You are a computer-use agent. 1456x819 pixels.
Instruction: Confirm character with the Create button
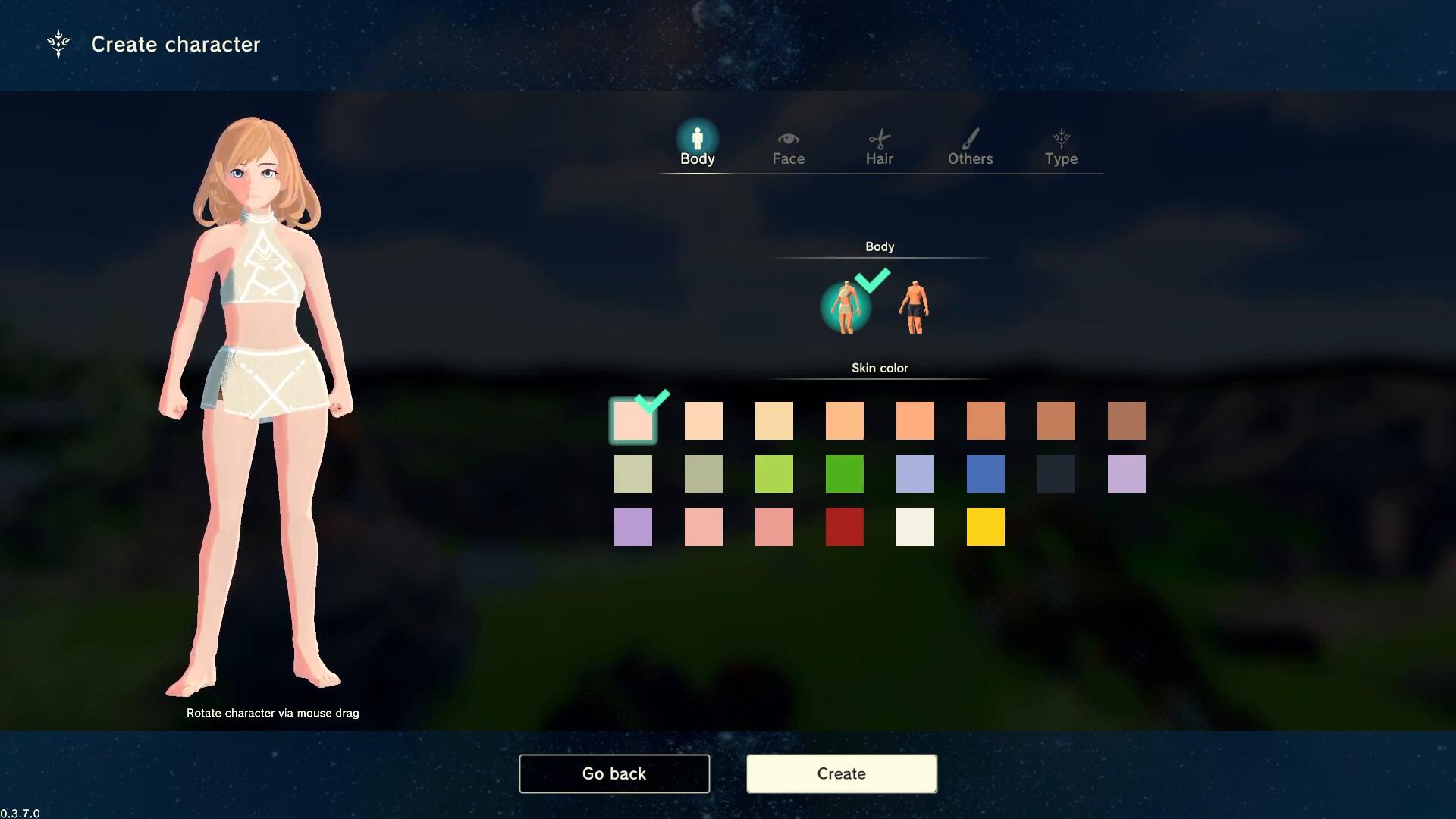[841, 773]
